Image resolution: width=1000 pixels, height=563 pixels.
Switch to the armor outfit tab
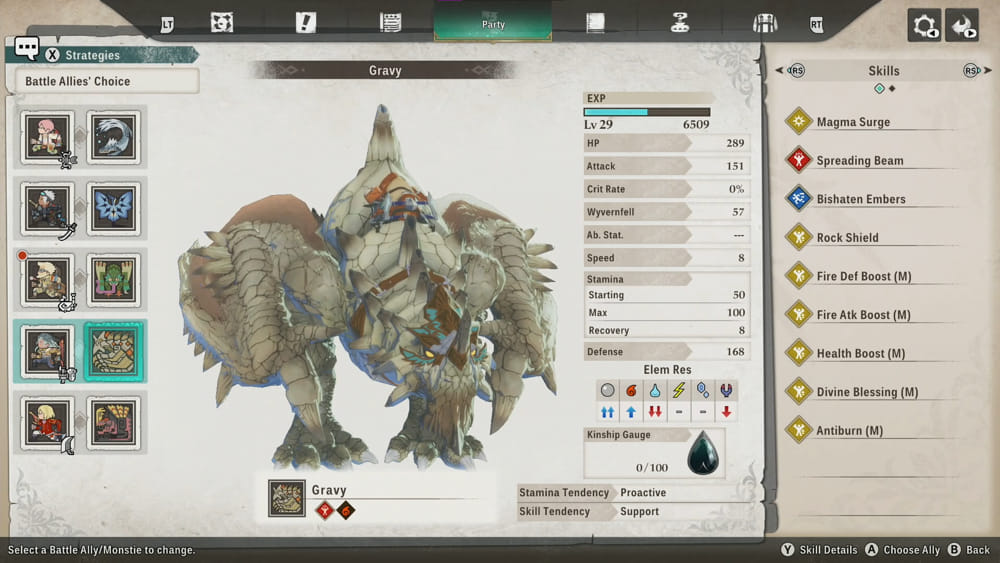764,23
